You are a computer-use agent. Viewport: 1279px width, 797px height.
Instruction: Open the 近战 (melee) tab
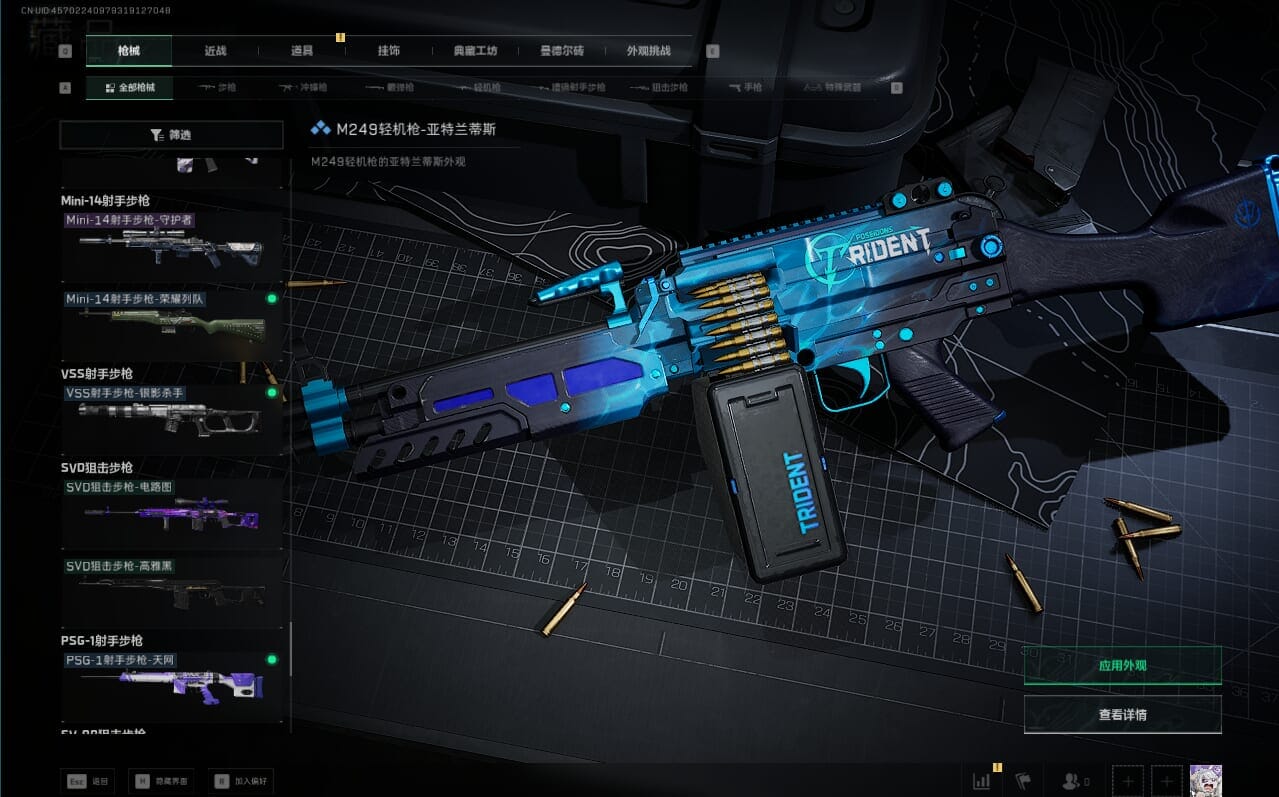point(215,51)
